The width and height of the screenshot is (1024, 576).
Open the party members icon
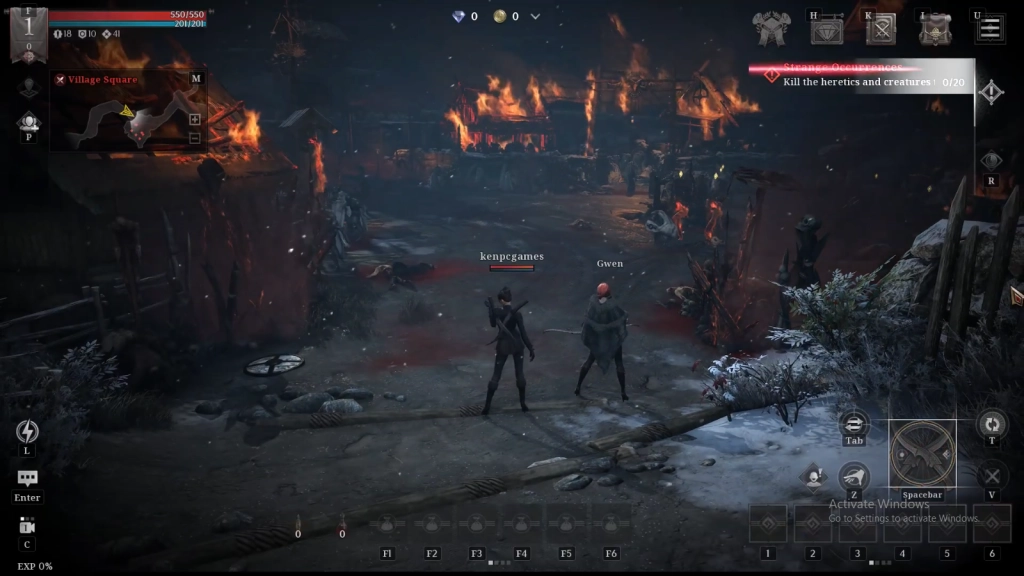tap(28, 122)
